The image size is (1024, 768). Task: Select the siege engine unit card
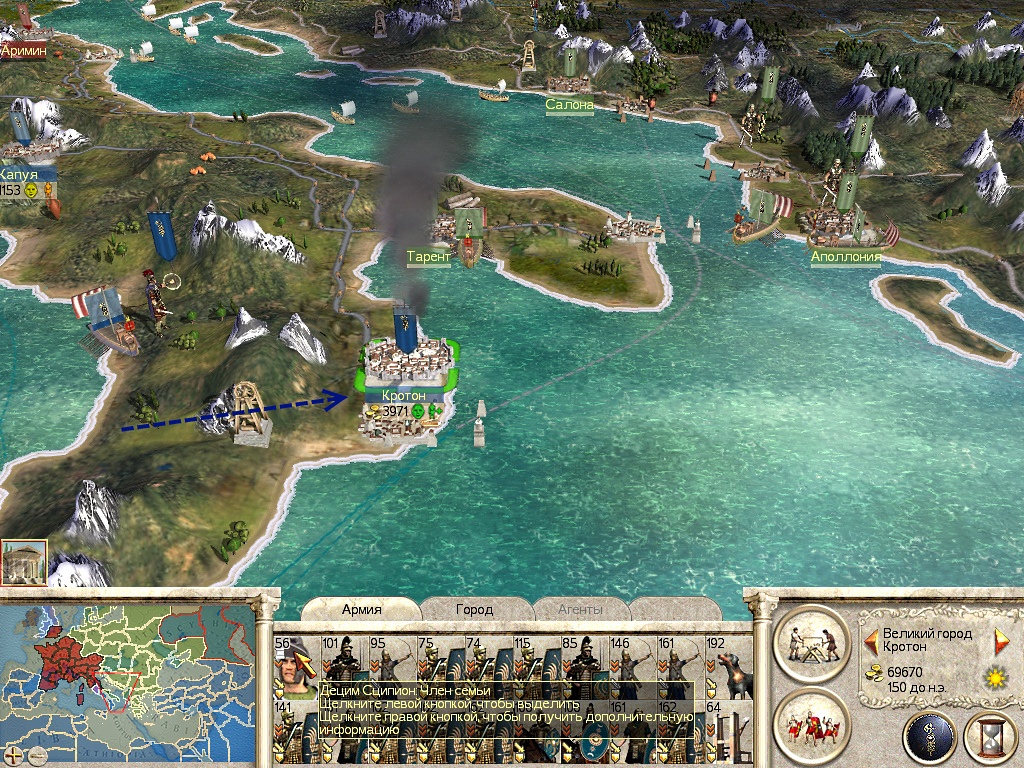click(728, 733)
